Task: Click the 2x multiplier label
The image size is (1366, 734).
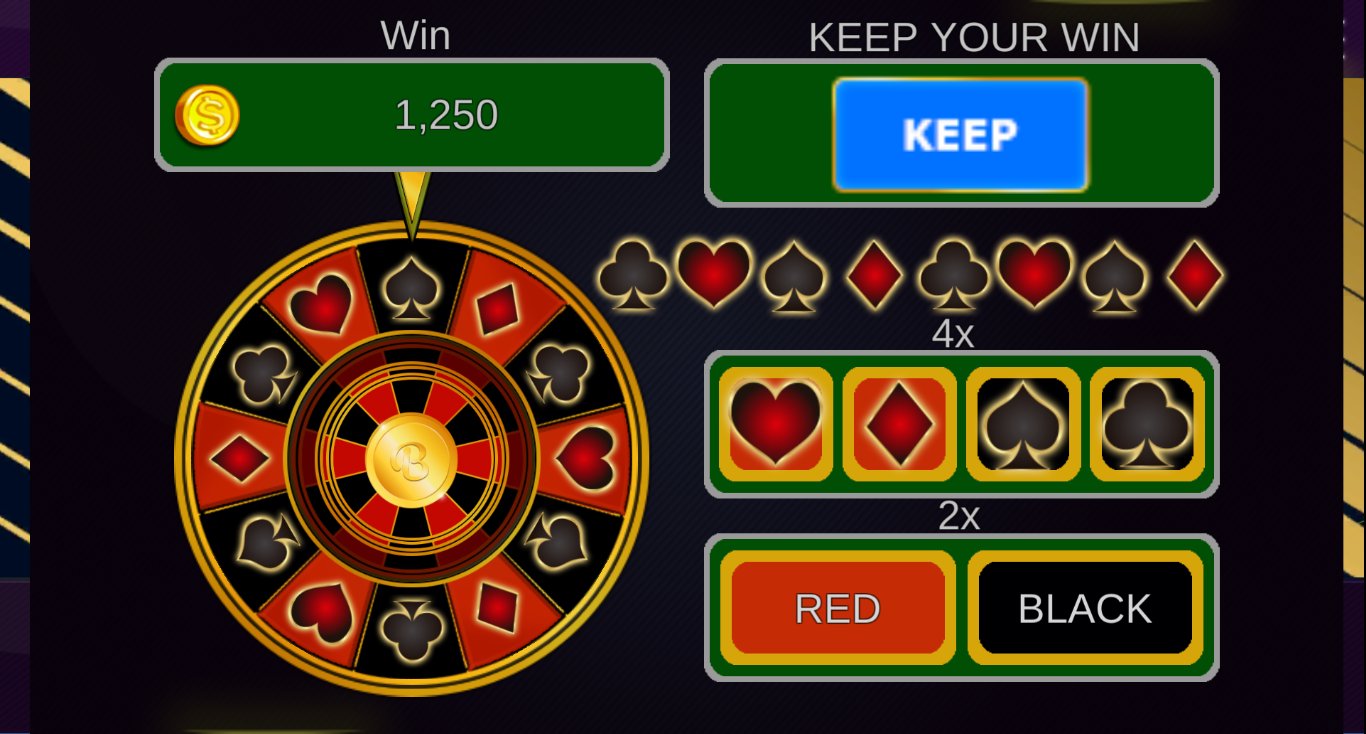Action: pyautogui.click(x=959, y=518)
